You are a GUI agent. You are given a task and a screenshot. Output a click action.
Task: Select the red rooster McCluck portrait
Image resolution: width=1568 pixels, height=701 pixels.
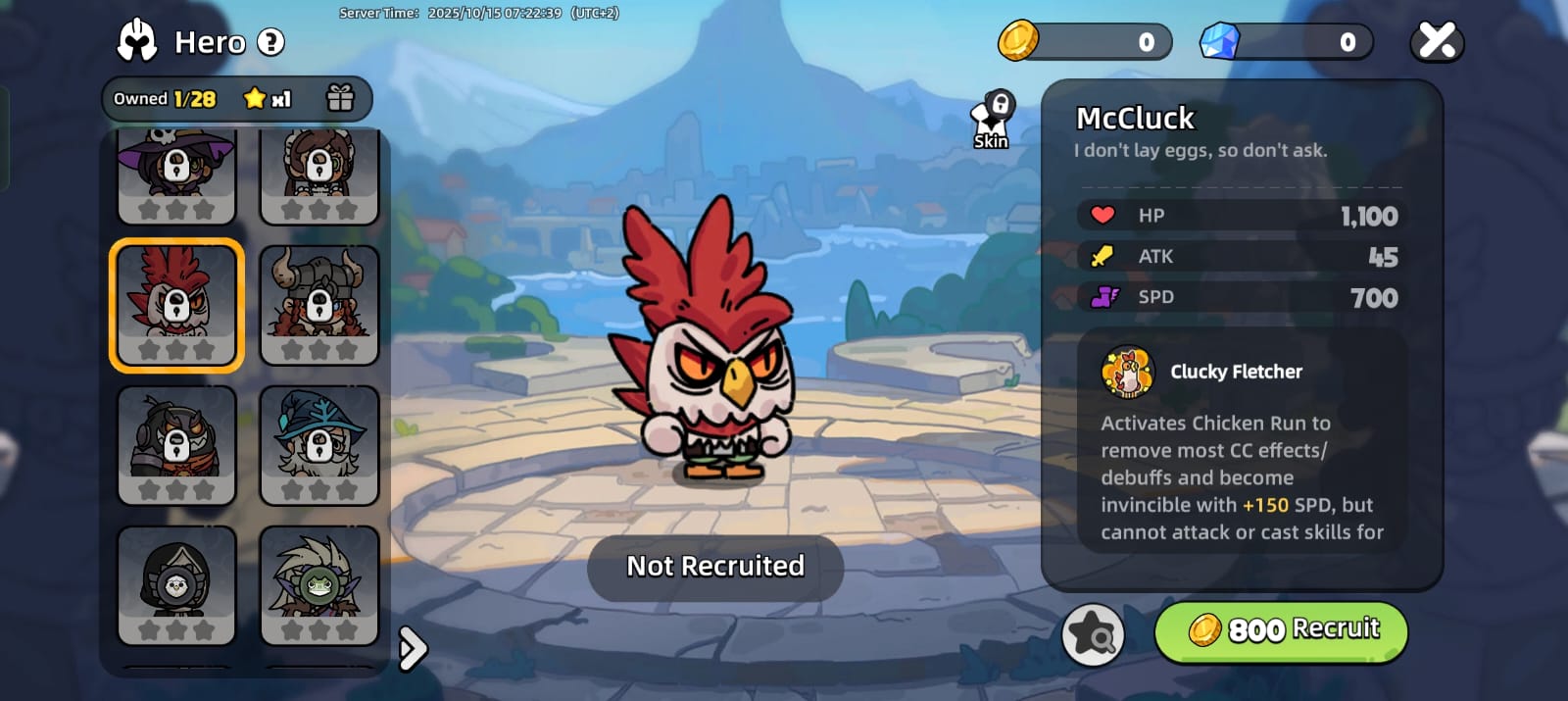tap(176, 304)
